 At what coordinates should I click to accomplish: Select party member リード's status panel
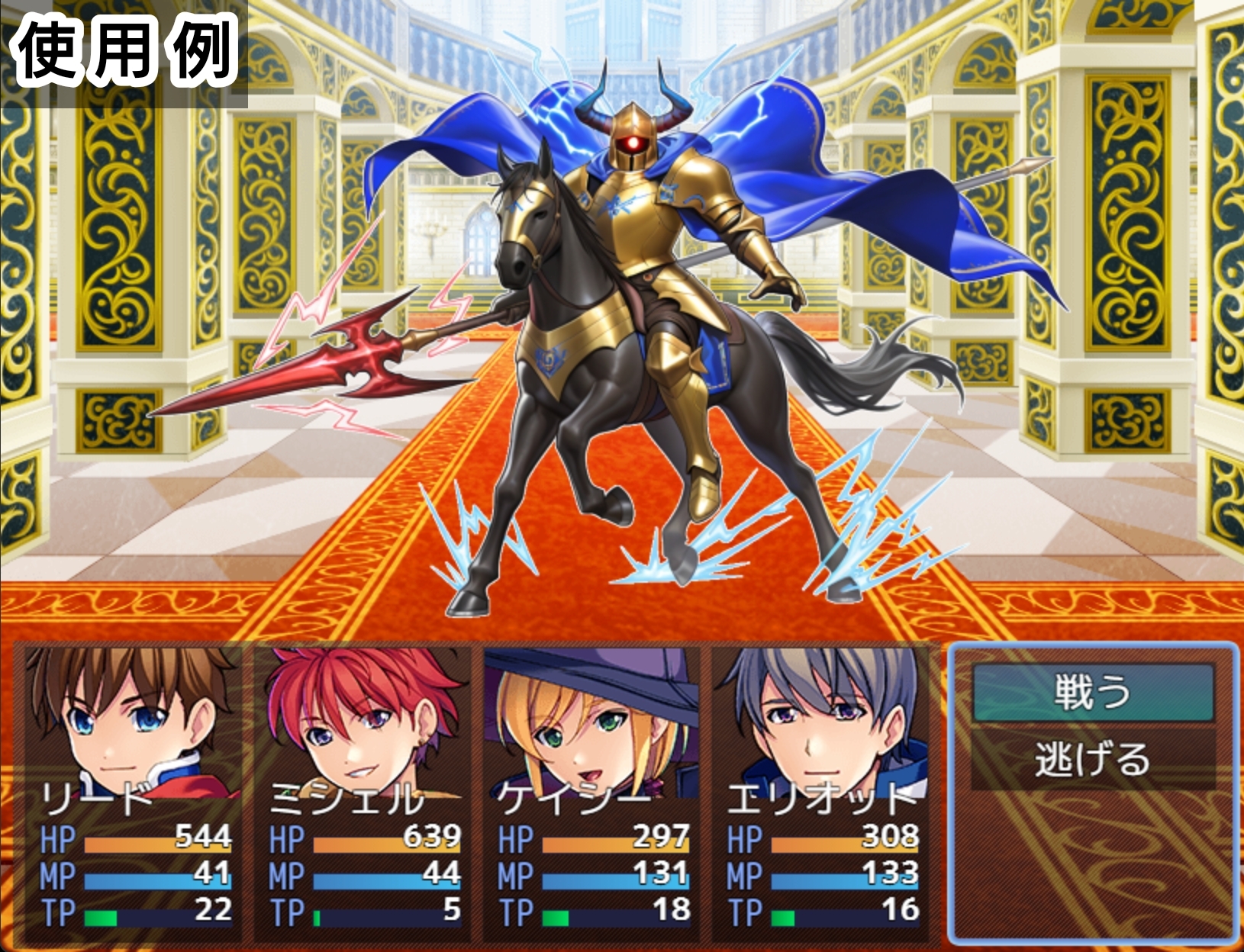[x=131, y=793]
